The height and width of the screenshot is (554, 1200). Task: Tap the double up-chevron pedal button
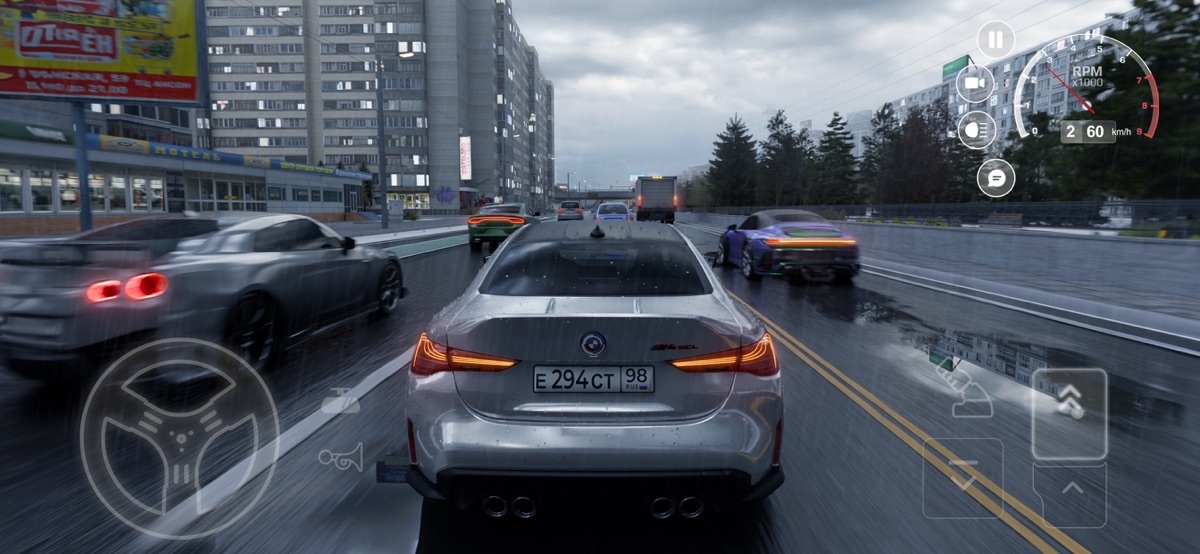coord(1069,413)
